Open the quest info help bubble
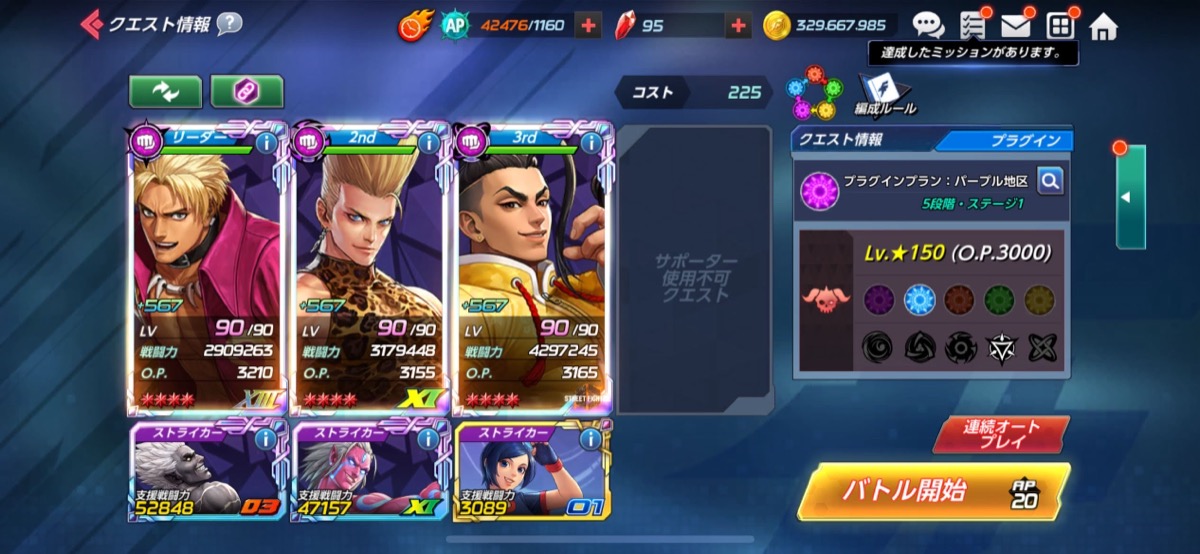Image resolution: width=1200 pixels, height=554 pixels. [229, 24]
